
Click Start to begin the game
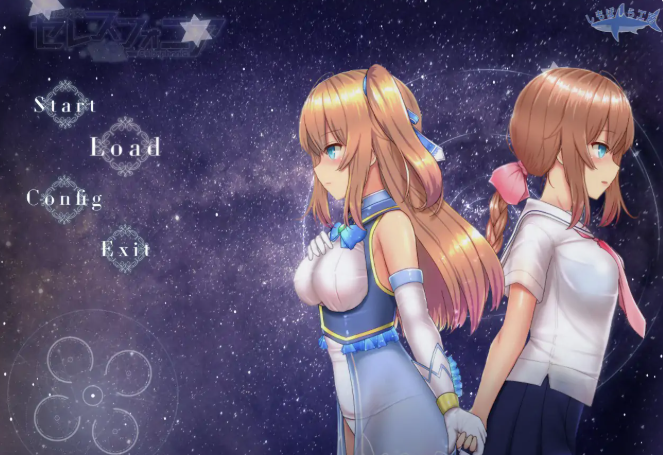point(66,104)
